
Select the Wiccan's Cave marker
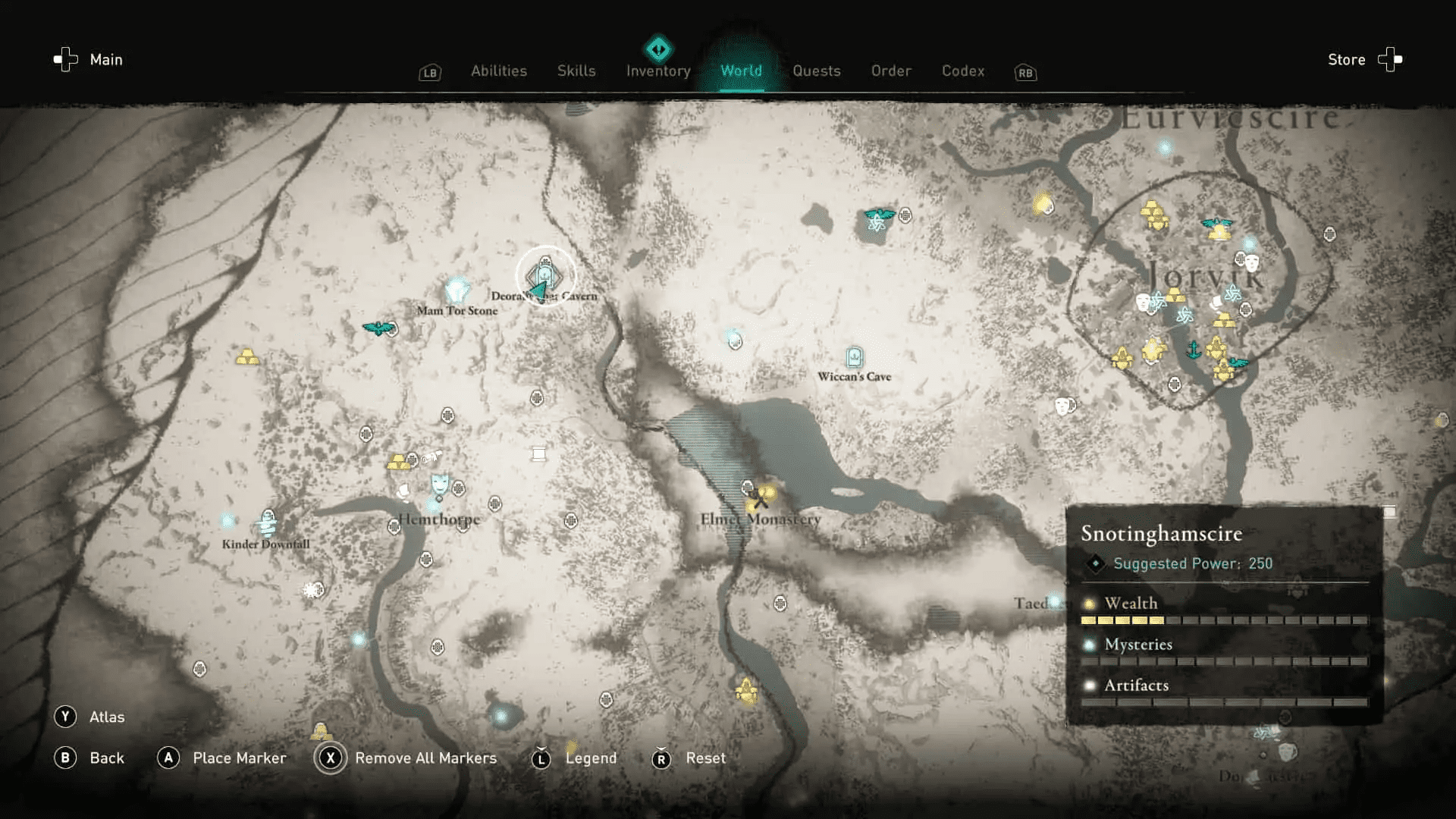pos(854,356)
